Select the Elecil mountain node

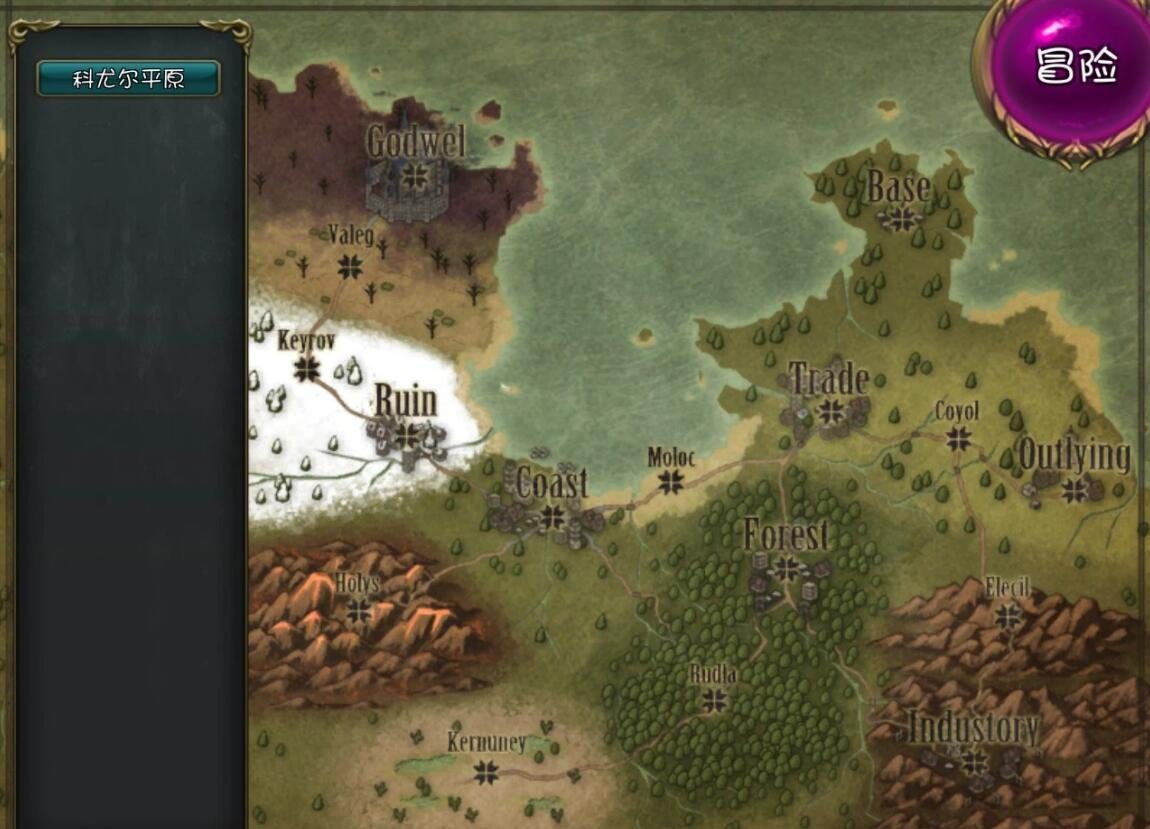point(1007,615)
